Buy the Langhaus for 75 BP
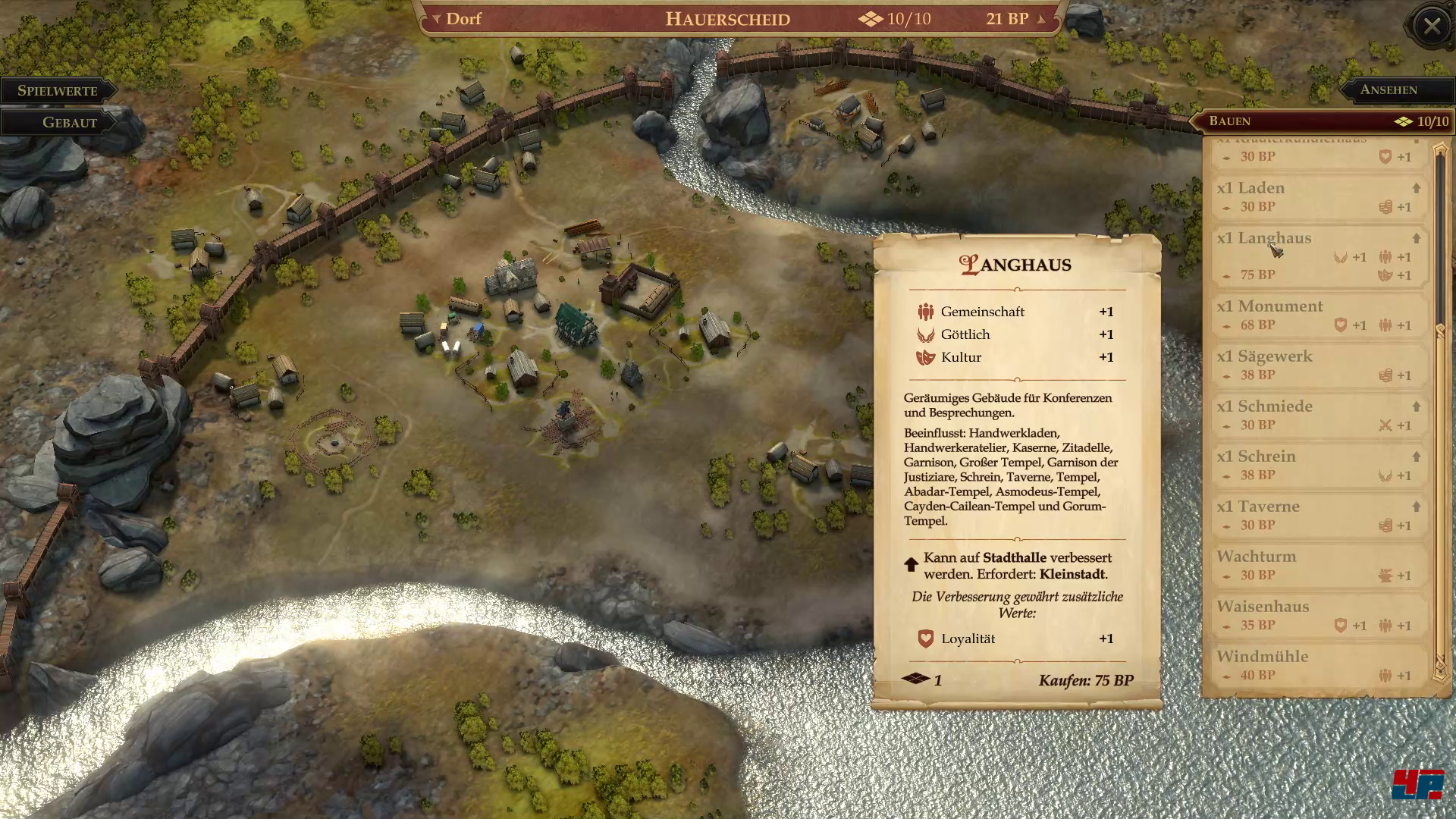This screenshot has height=819, width=1456. (1085, 680)
